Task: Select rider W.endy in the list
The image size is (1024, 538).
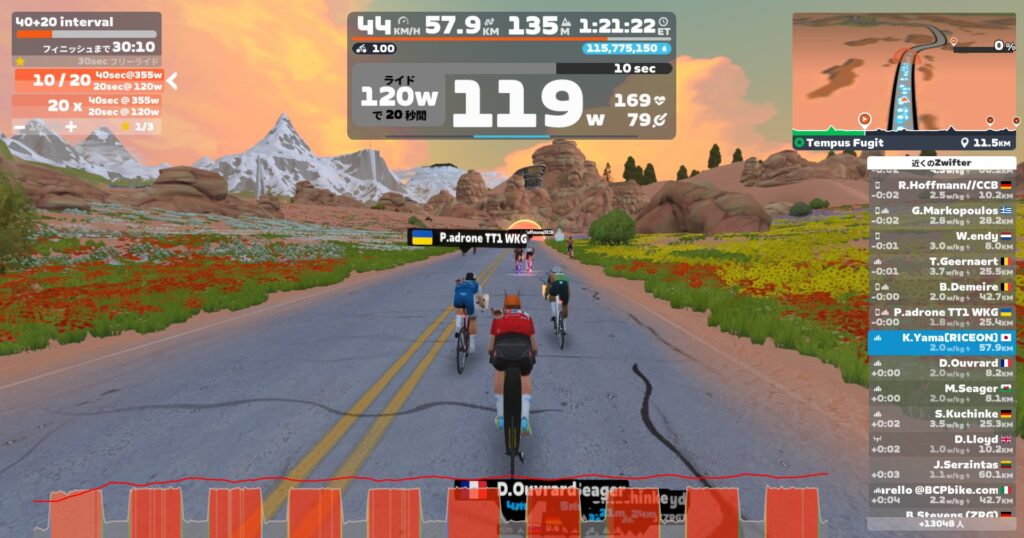Action: point(941,241)
